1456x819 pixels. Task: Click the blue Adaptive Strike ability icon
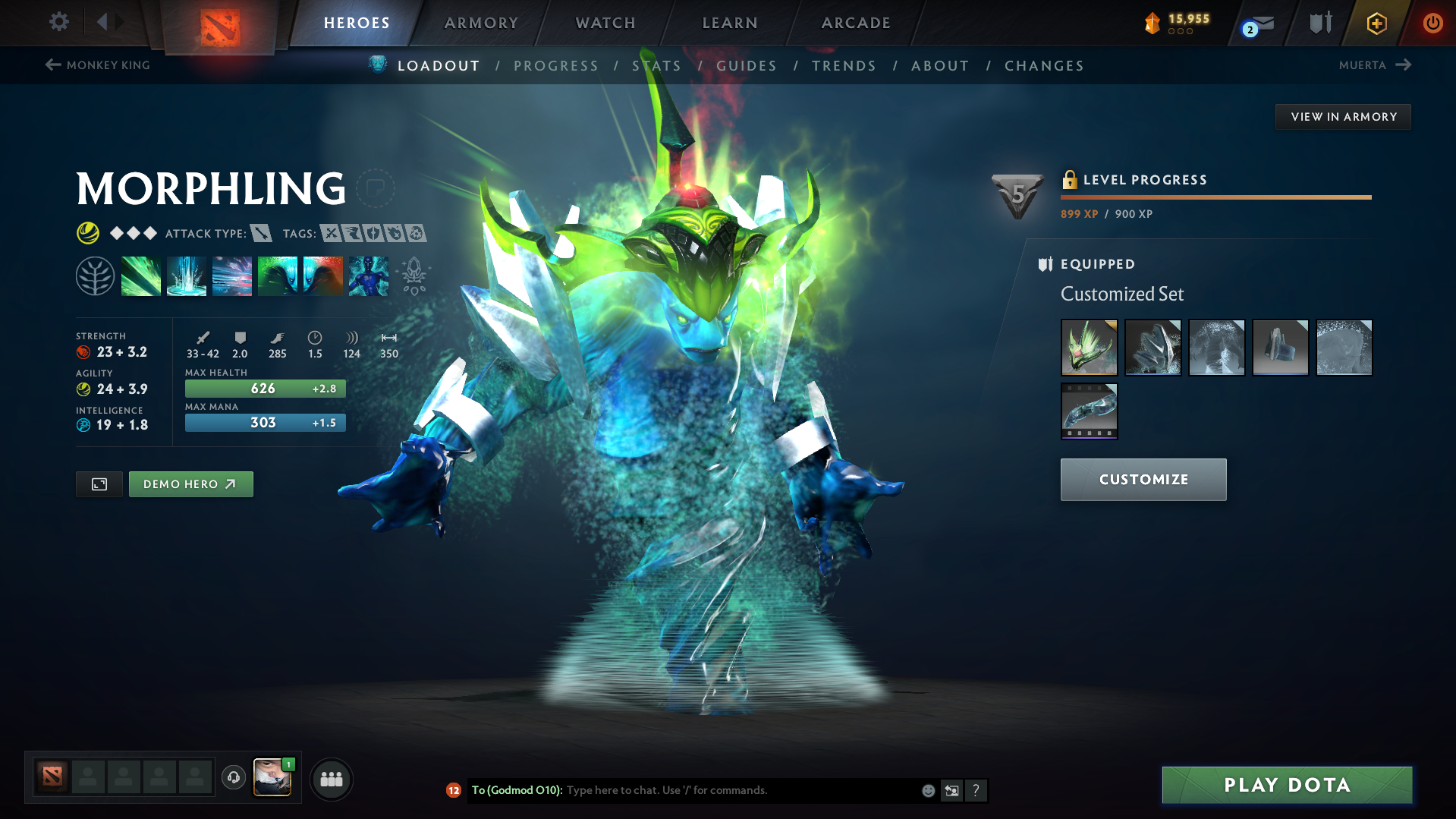[187, 276]
